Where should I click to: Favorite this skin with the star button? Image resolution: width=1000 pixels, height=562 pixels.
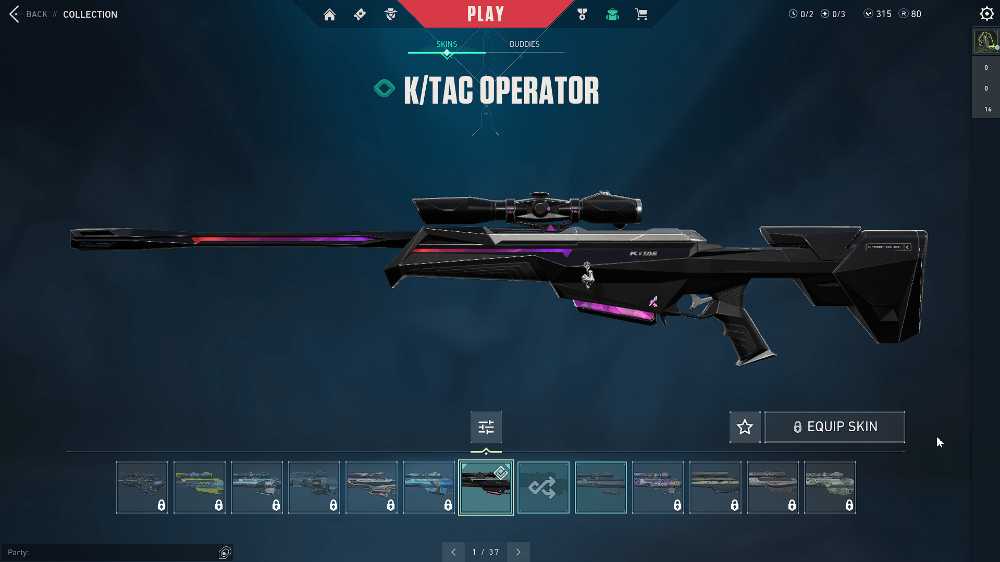coord(745,427)
